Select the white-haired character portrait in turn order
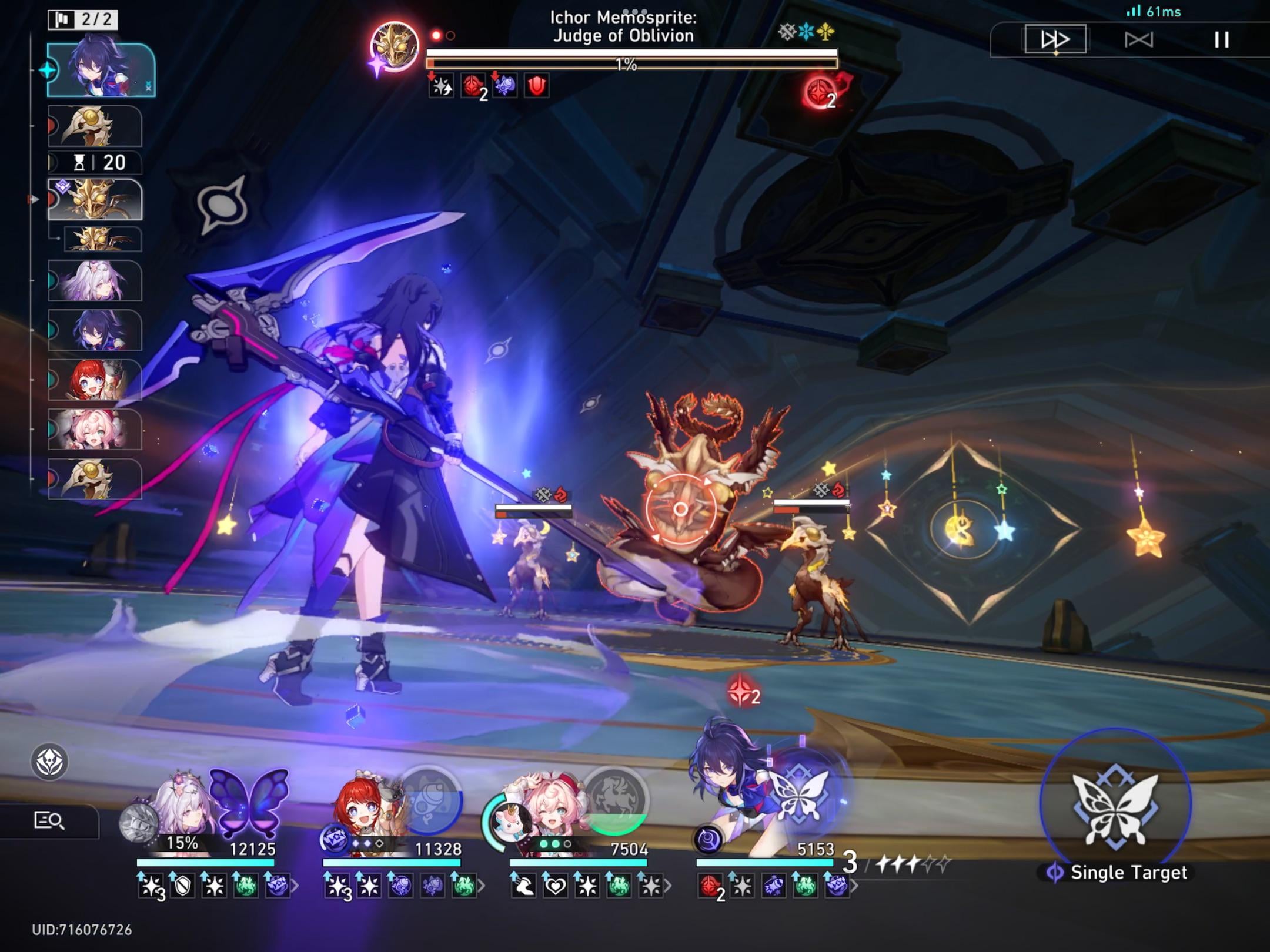This screenshot has width=1270, height=952. click(x=95, y=281)
